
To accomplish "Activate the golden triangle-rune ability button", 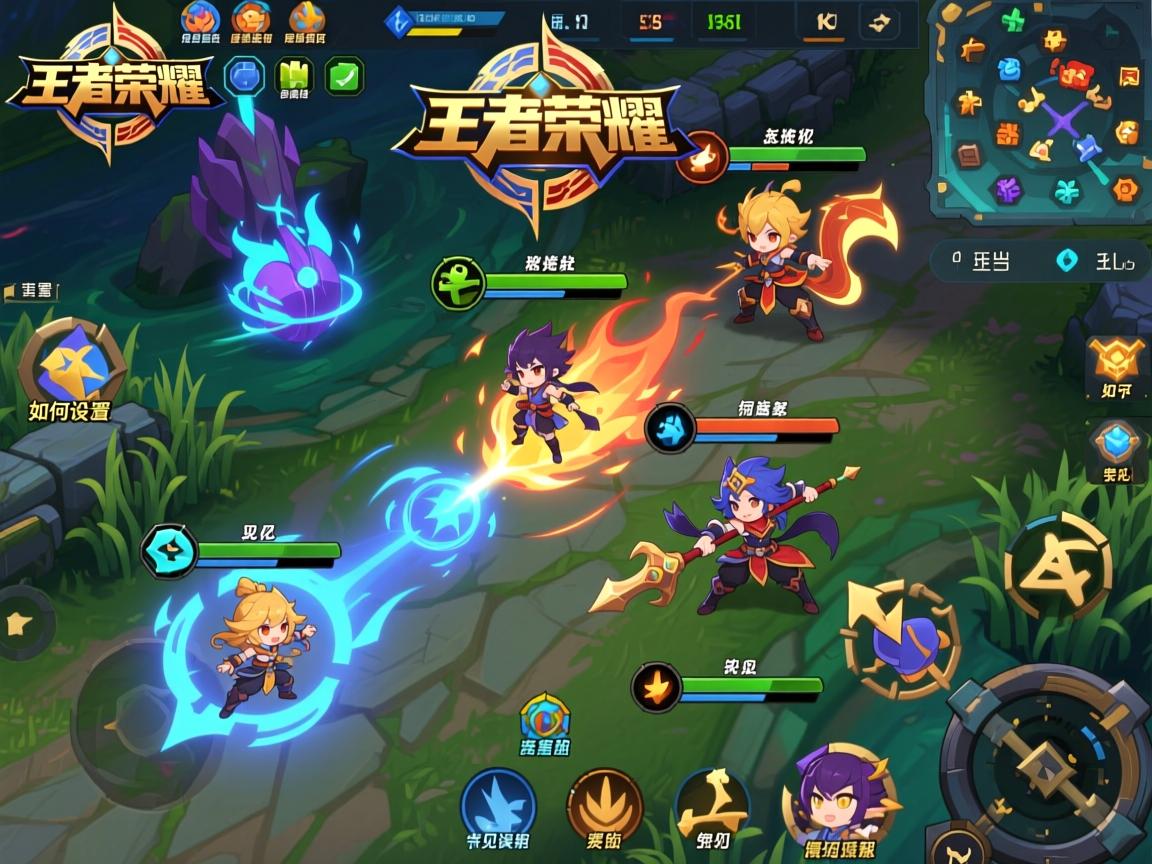I will click(1057, 567).
